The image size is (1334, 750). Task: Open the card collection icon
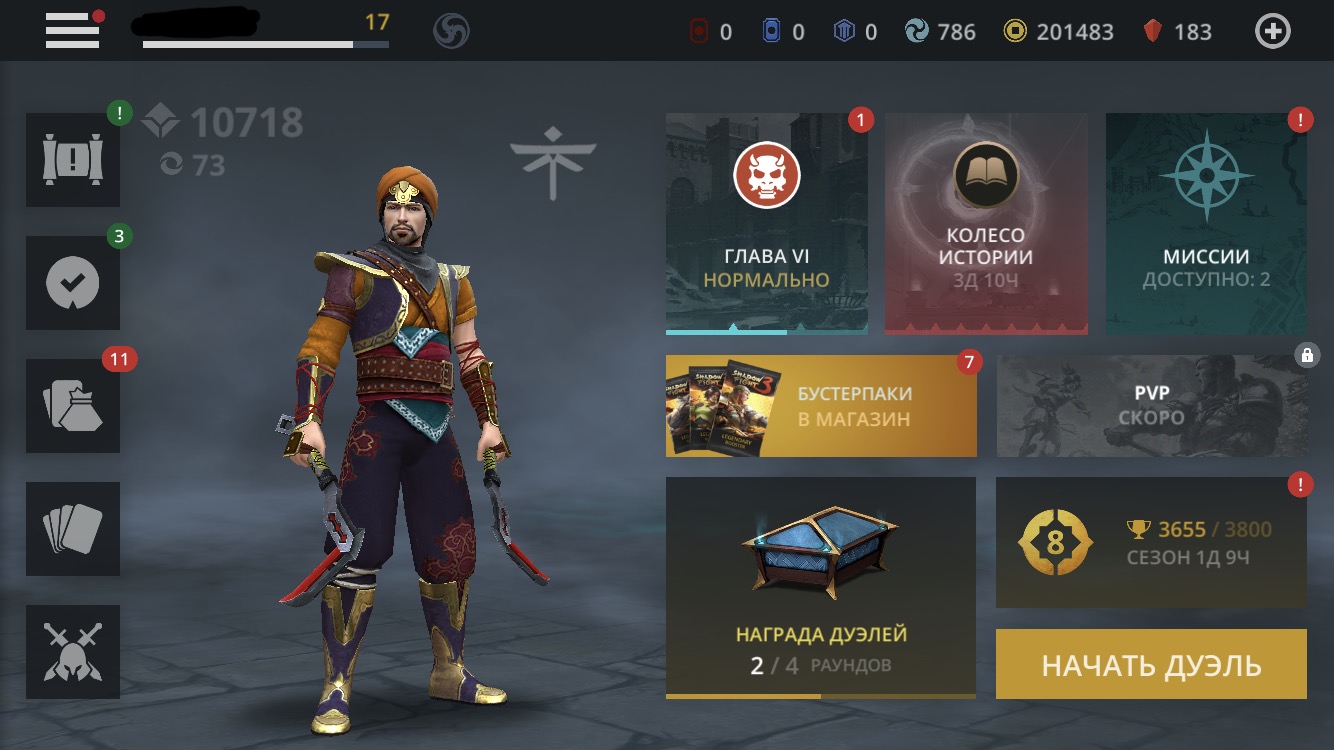click(73, 529)
